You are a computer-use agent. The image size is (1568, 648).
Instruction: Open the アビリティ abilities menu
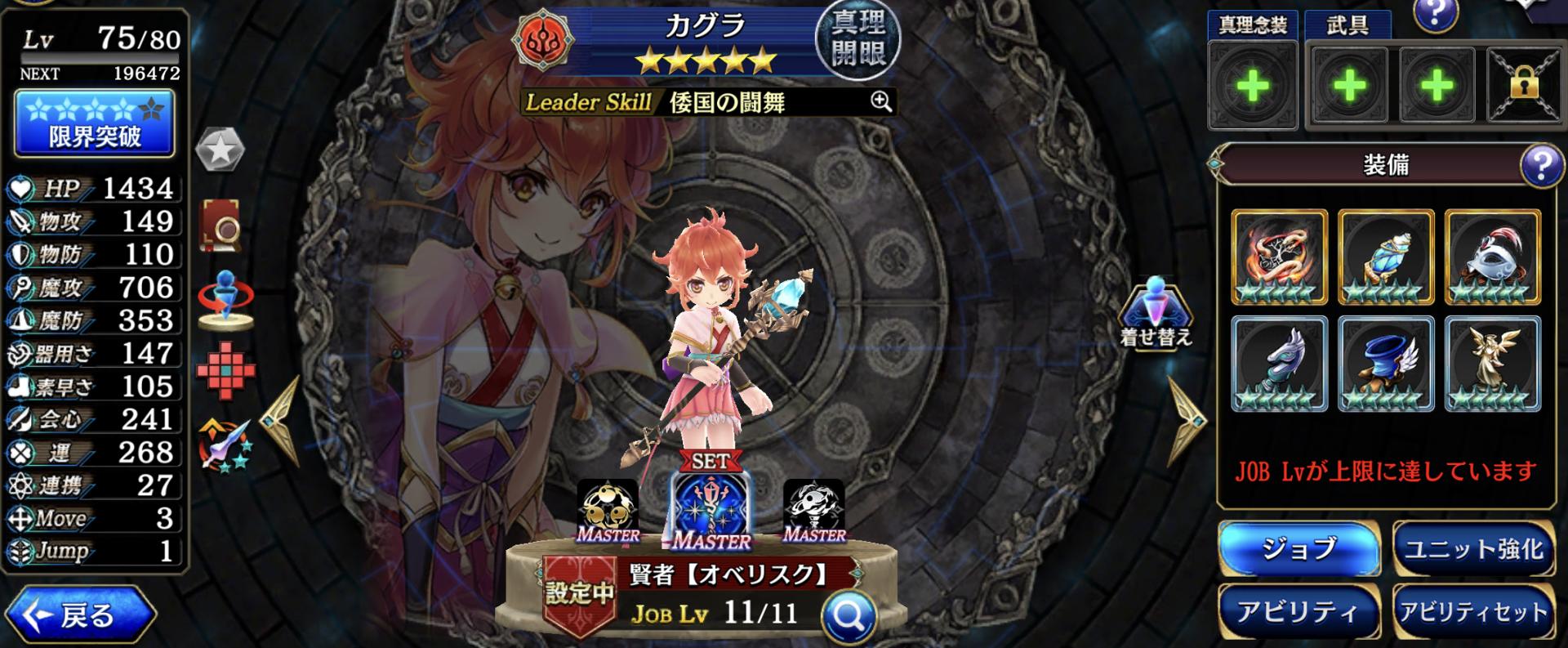coord(1298,612)
